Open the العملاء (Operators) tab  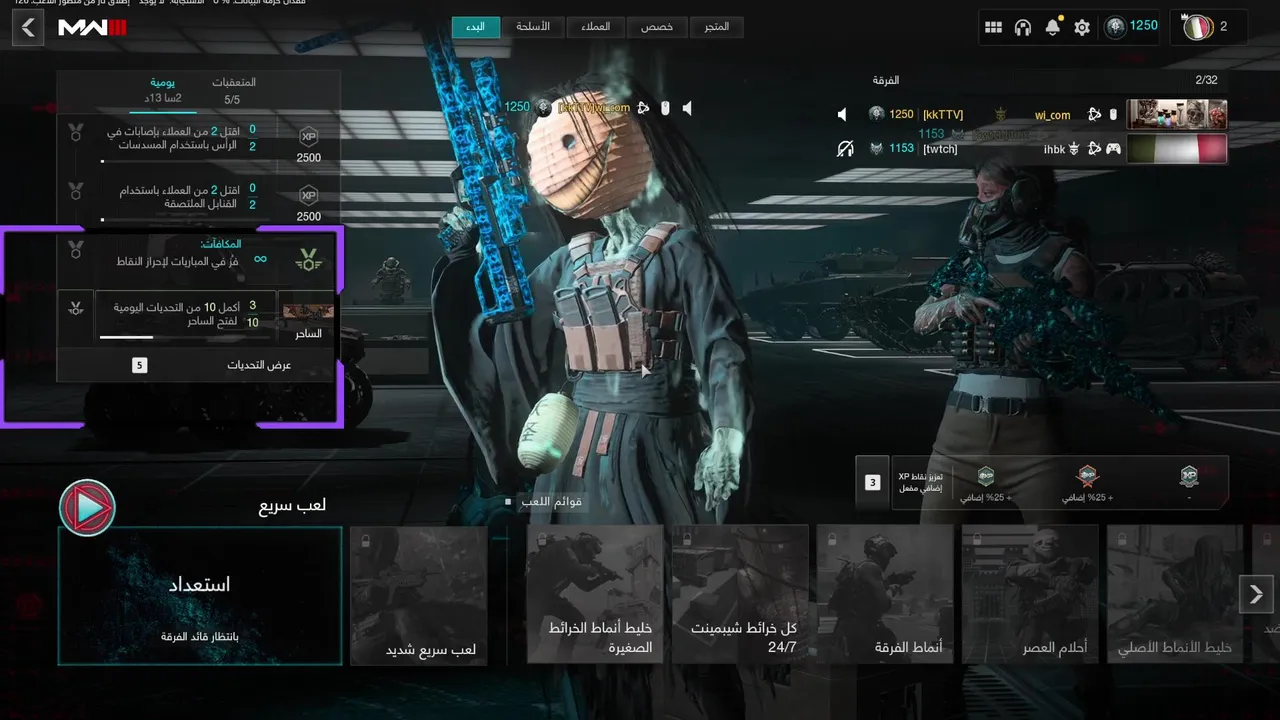pos(596,27)
